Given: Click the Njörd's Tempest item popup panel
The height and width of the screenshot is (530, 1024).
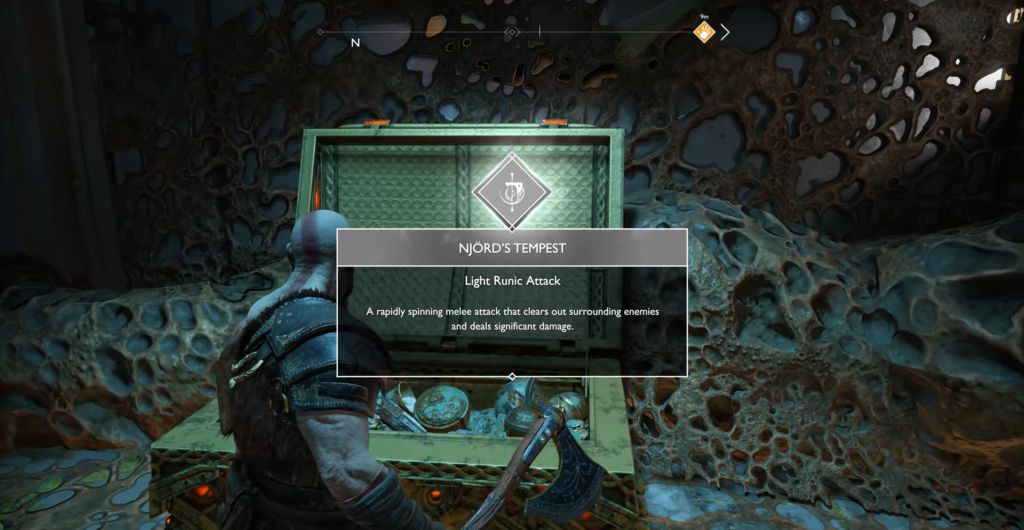Looking at the screenshot, I should [x=511, y=302].
